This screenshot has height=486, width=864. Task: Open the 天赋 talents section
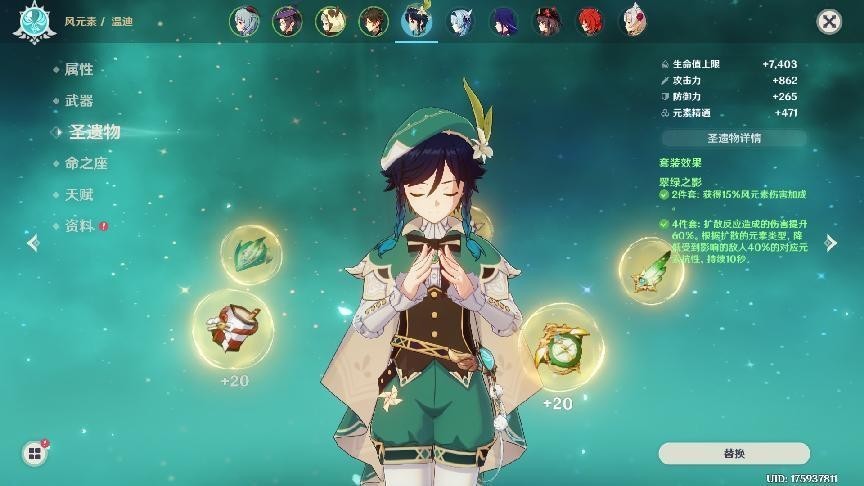coord(79,194)
